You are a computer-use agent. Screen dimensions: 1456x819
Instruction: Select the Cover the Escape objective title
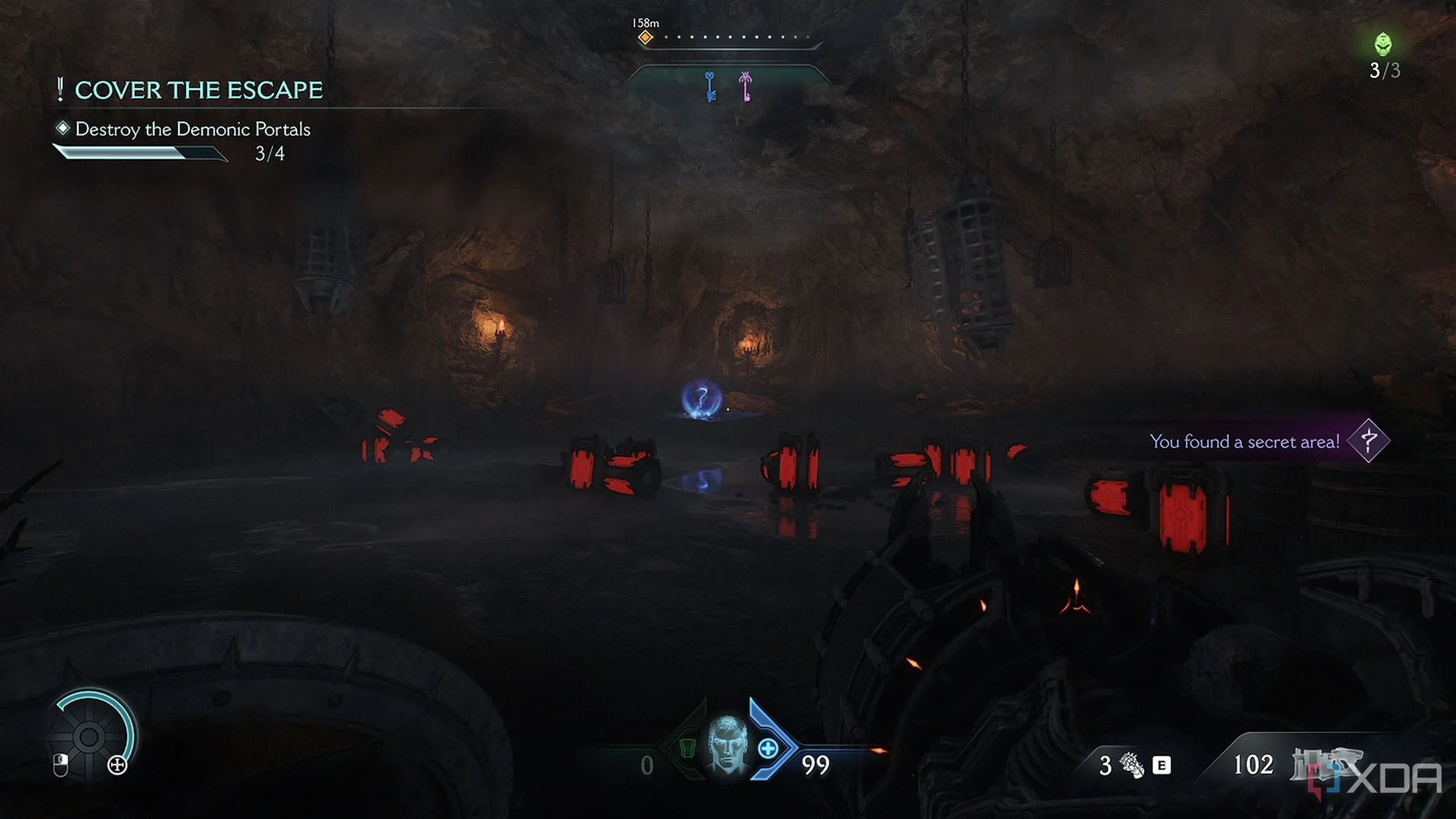(x=198, y=90)
